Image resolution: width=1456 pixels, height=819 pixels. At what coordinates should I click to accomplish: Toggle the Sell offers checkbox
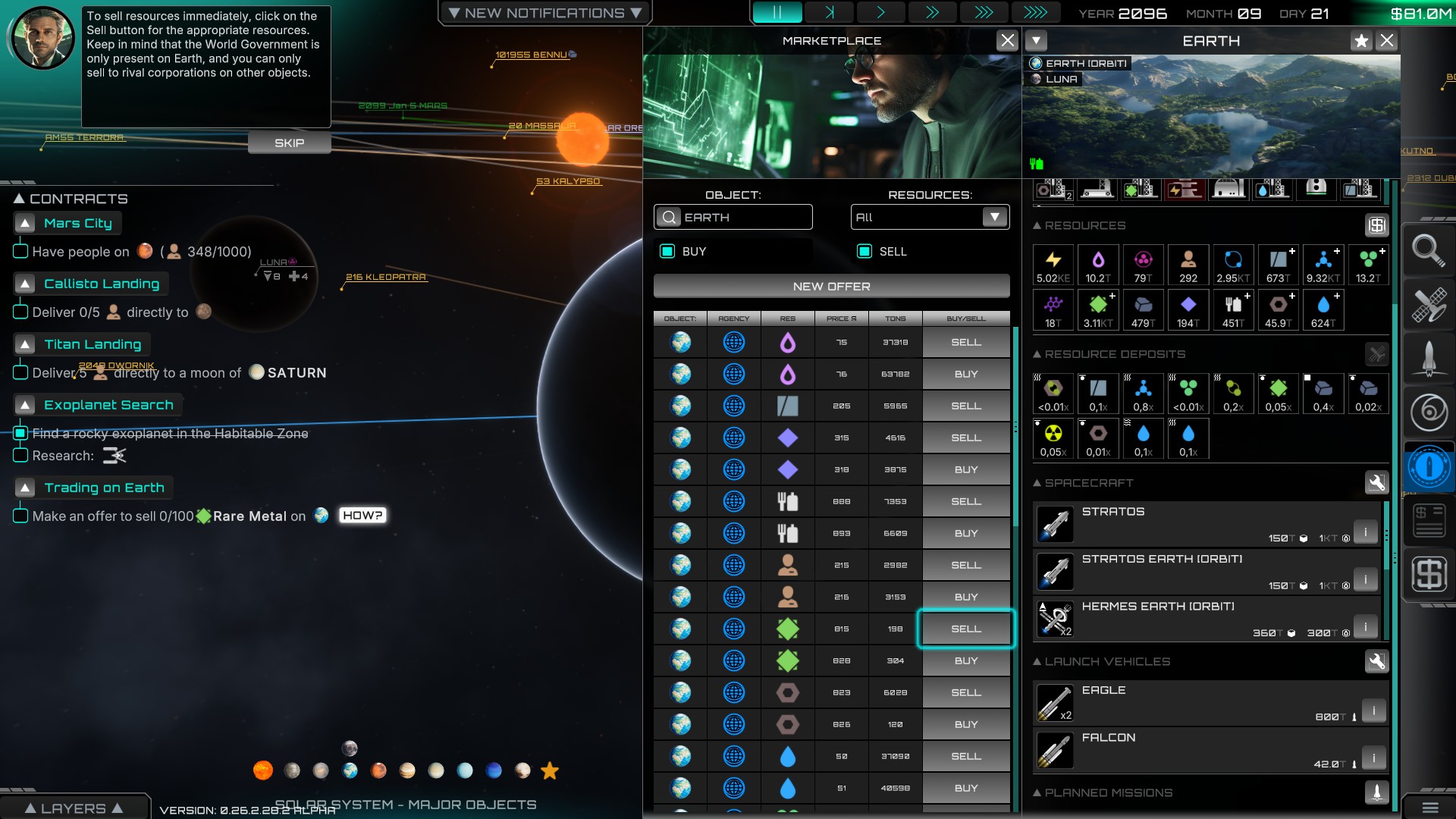tap(864, 252)
